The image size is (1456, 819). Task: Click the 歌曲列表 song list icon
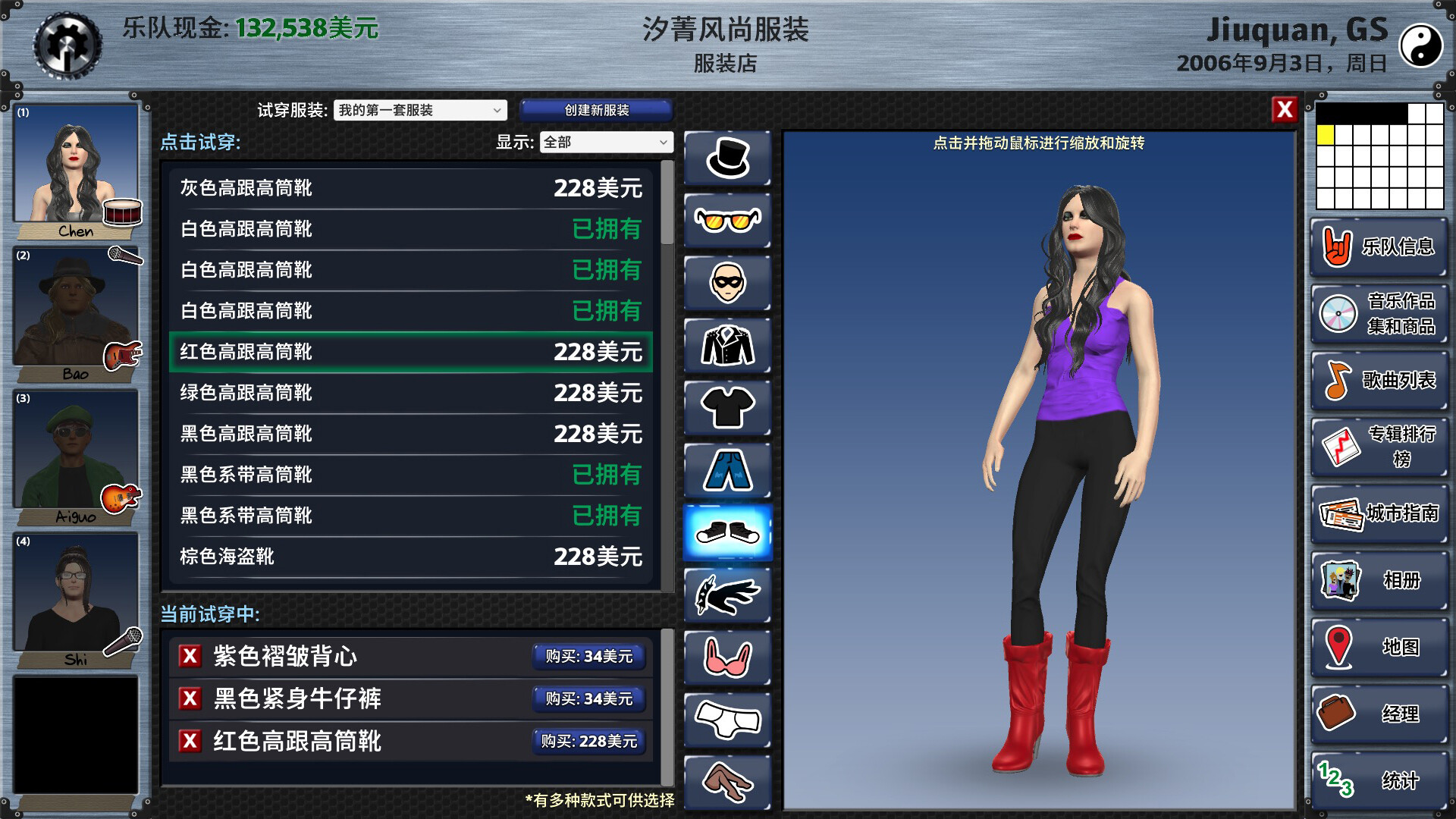[x=1377, y=381]
